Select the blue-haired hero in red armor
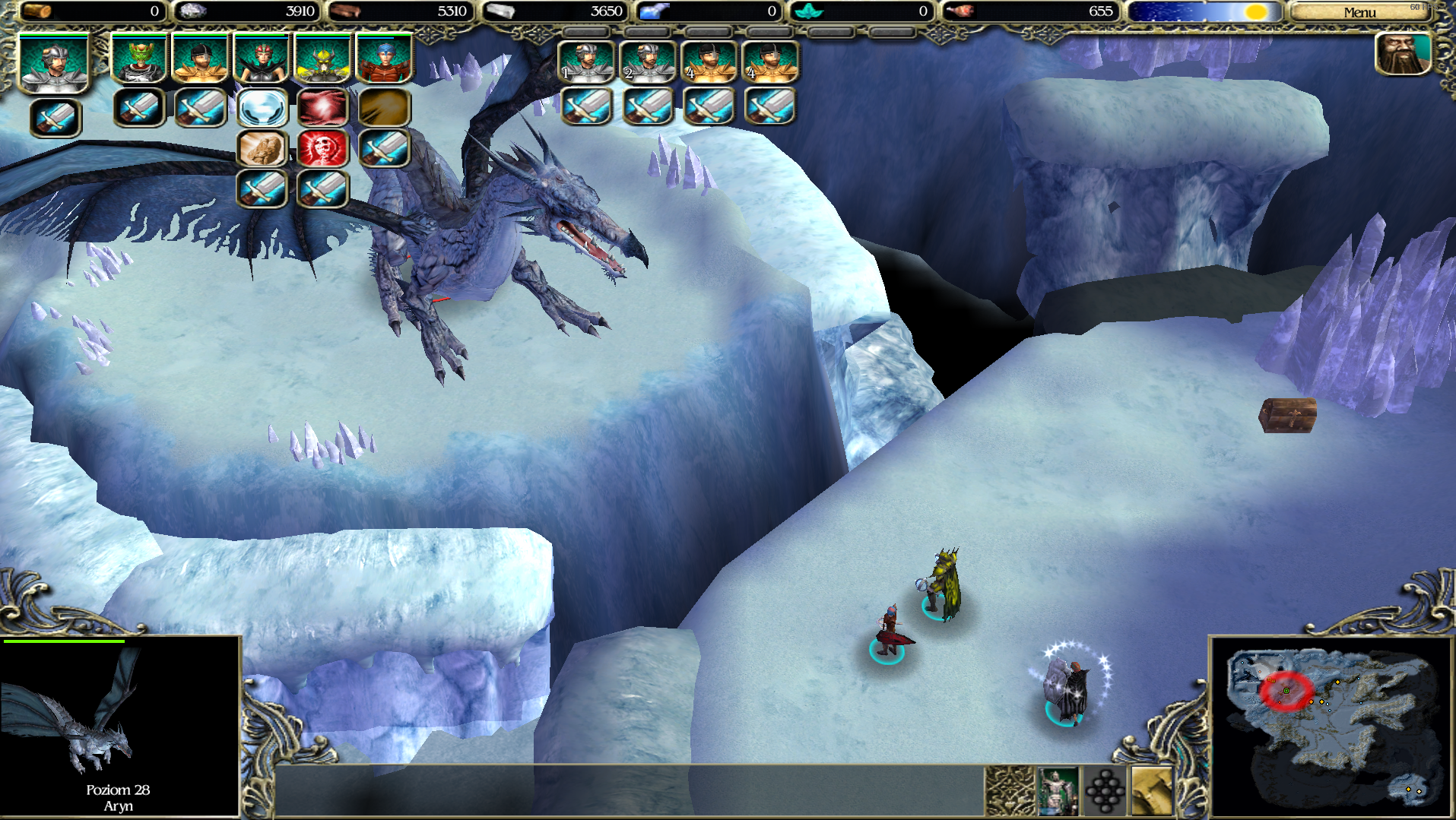This screenshot has width=1456, height=820. [x=384, y=59]
